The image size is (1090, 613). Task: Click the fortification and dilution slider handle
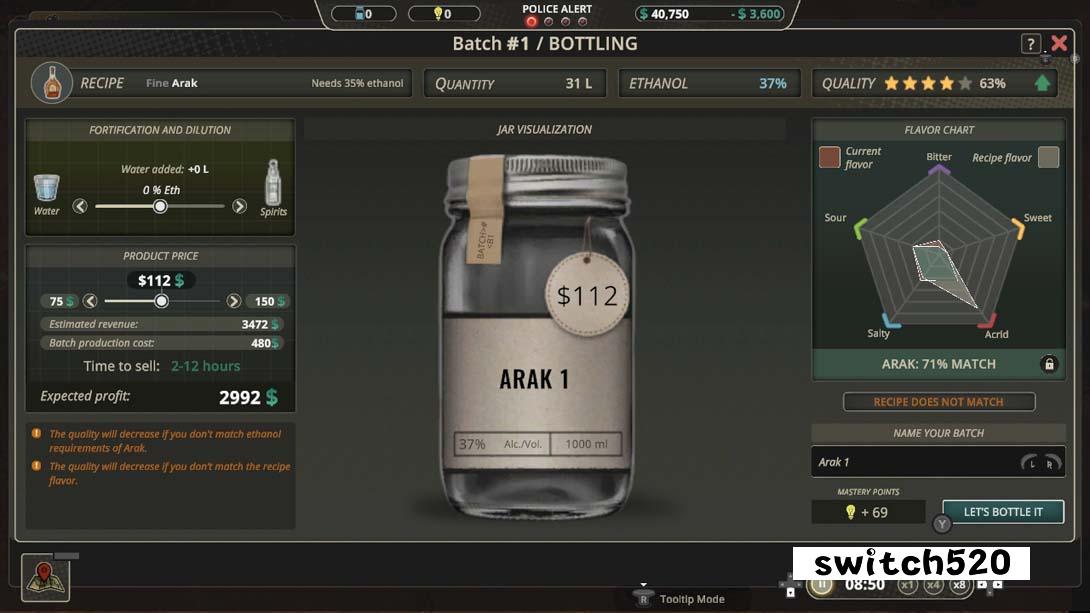(x=160, y=206)
